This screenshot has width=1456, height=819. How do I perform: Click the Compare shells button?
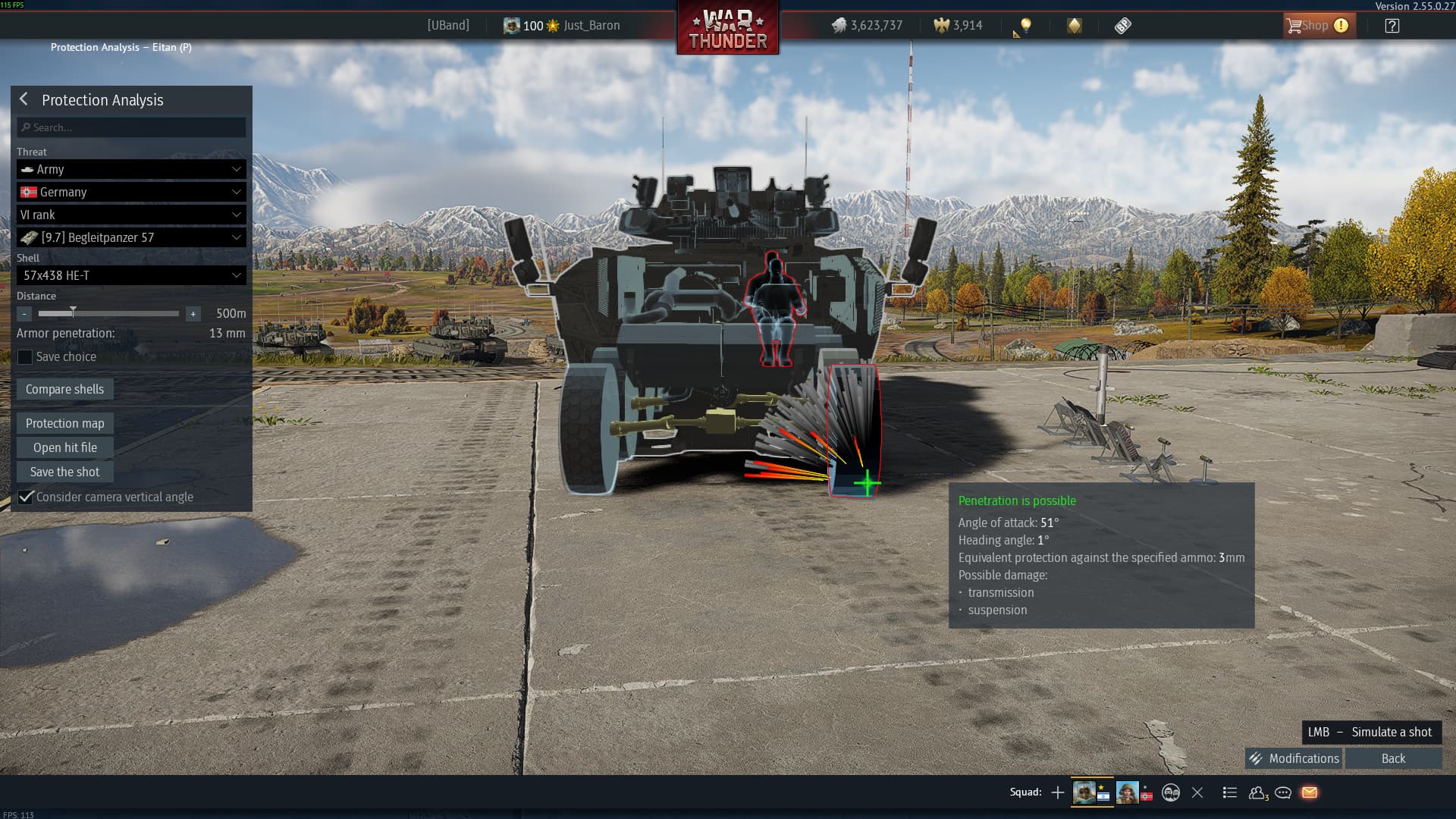point(64,389)
